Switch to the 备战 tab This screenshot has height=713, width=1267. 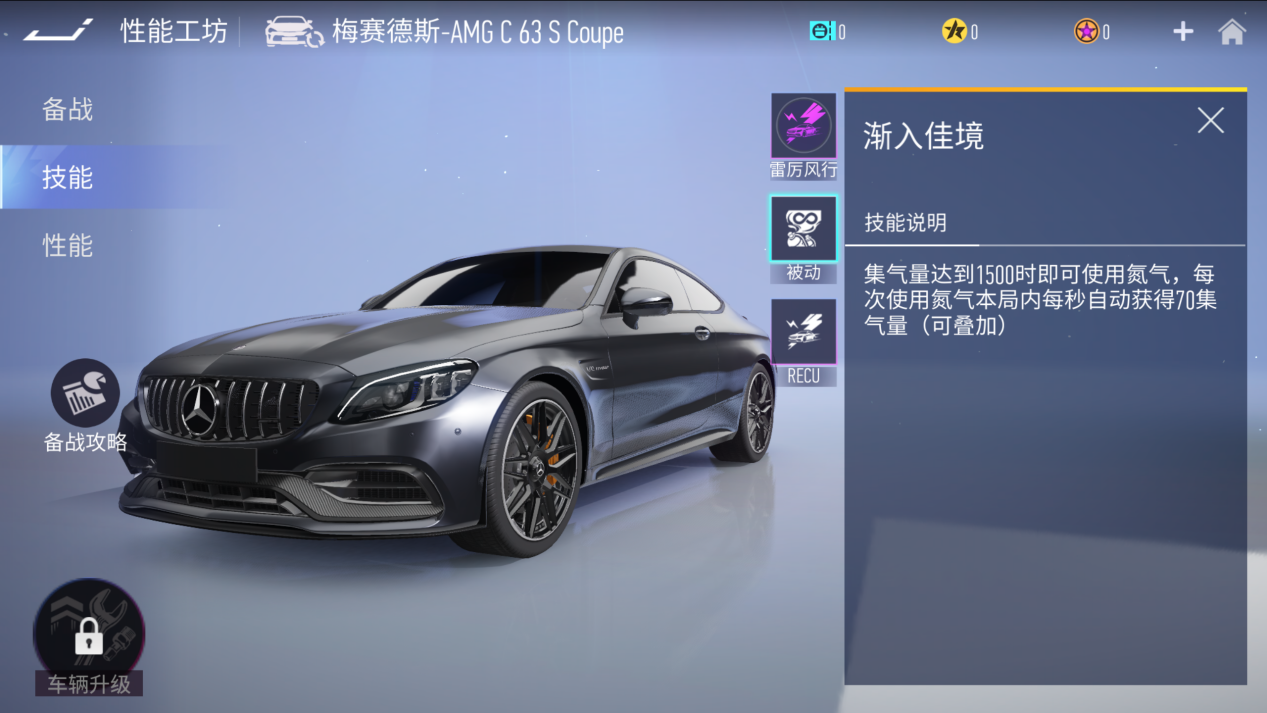point(67,109)
